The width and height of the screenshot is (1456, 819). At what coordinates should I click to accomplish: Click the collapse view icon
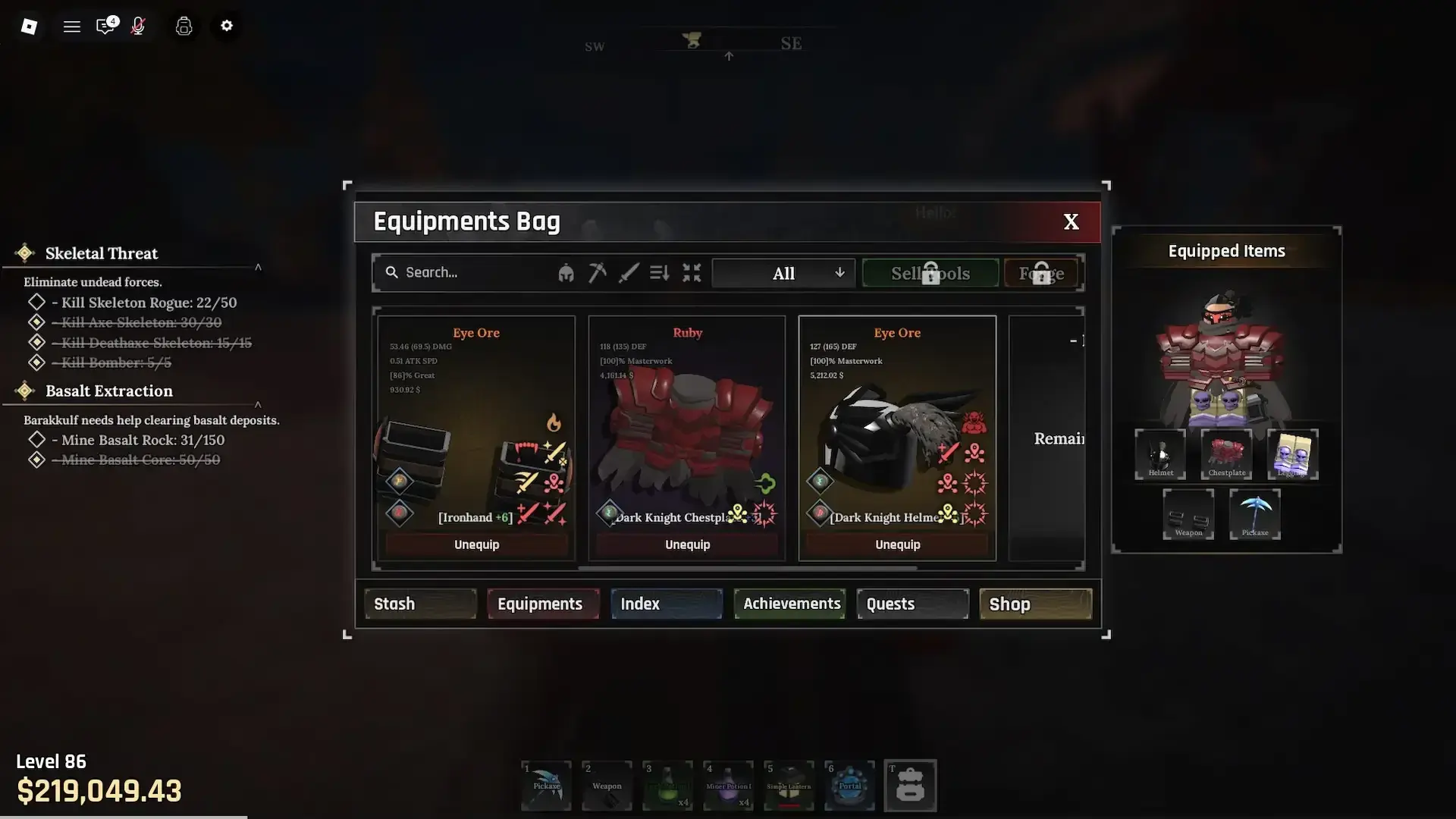692,273
